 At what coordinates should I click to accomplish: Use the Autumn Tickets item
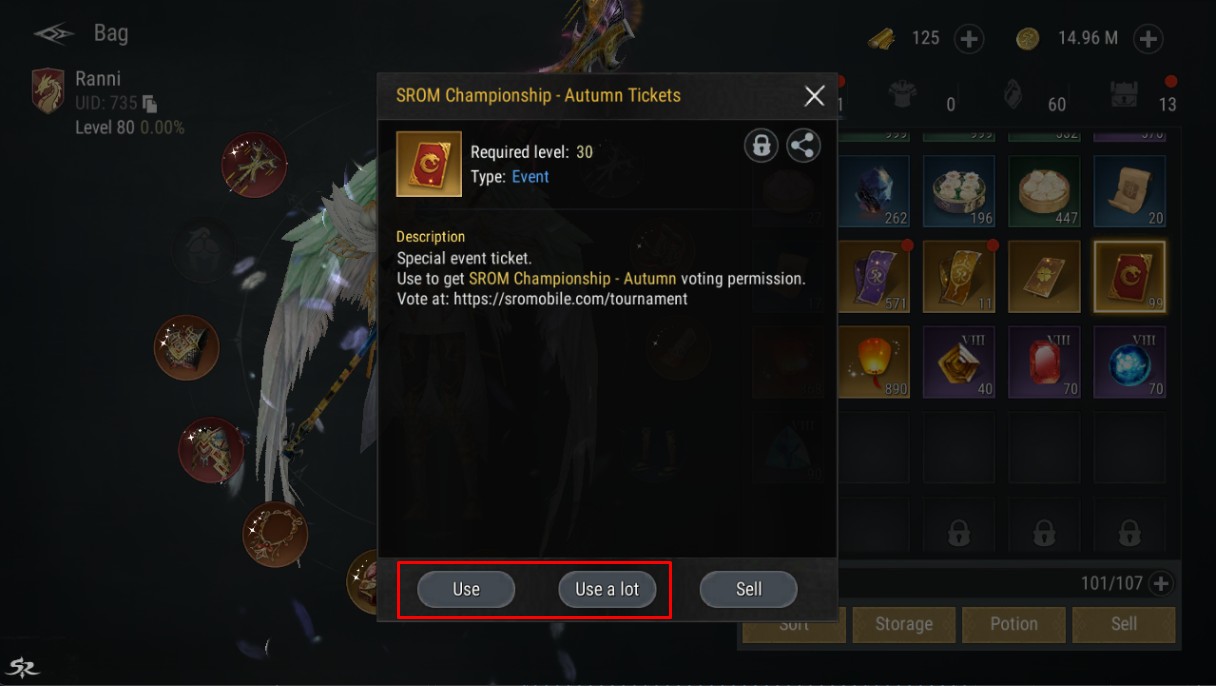point(466,589)
